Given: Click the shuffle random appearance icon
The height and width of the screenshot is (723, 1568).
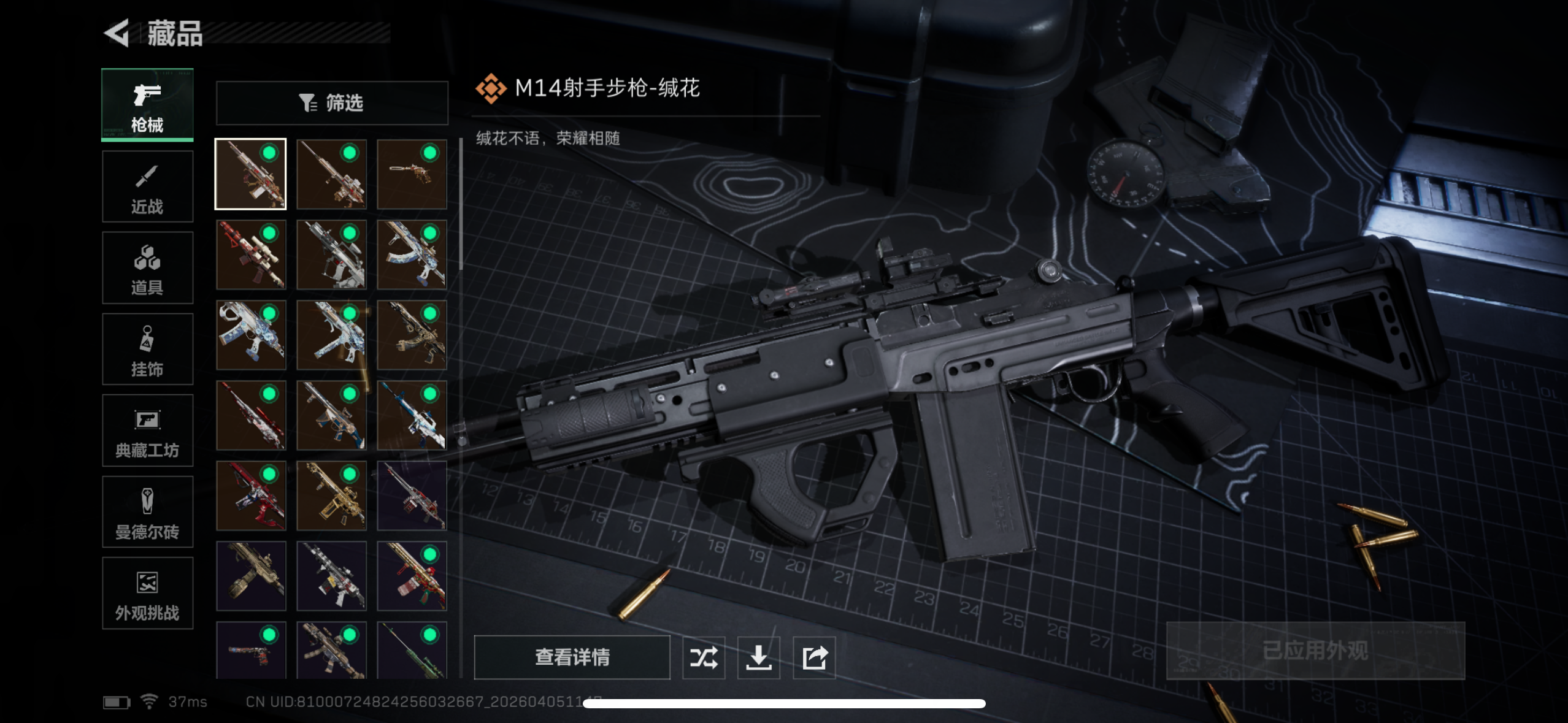Looking at the screenshot, I should 704,657.
